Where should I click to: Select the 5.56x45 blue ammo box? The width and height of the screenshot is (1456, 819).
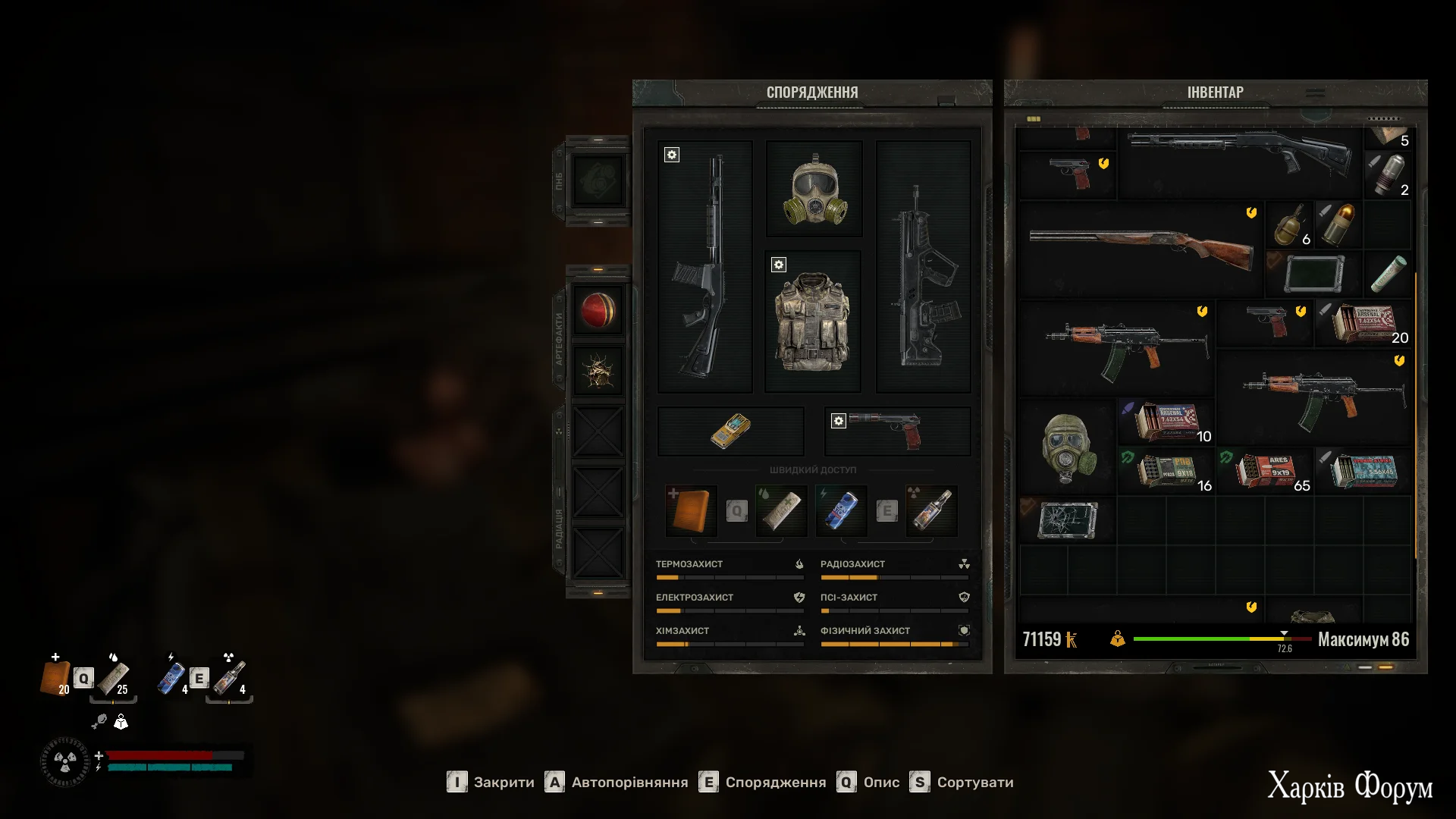[x=1363, y=471]
